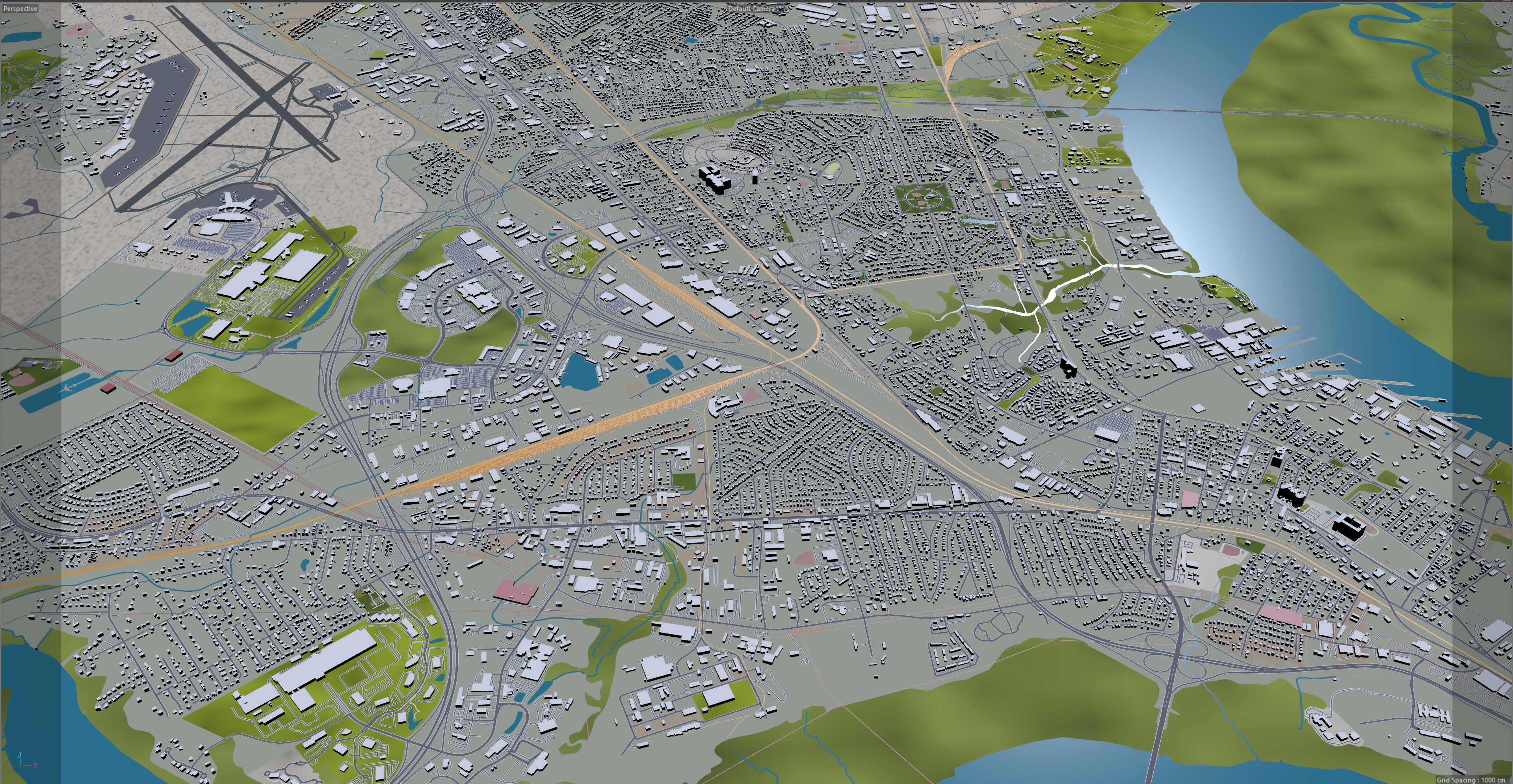The width and height of the screenshot is (1513, 784).
Task: Click the Perspective viewport label
Action: (x=20, y=9)
